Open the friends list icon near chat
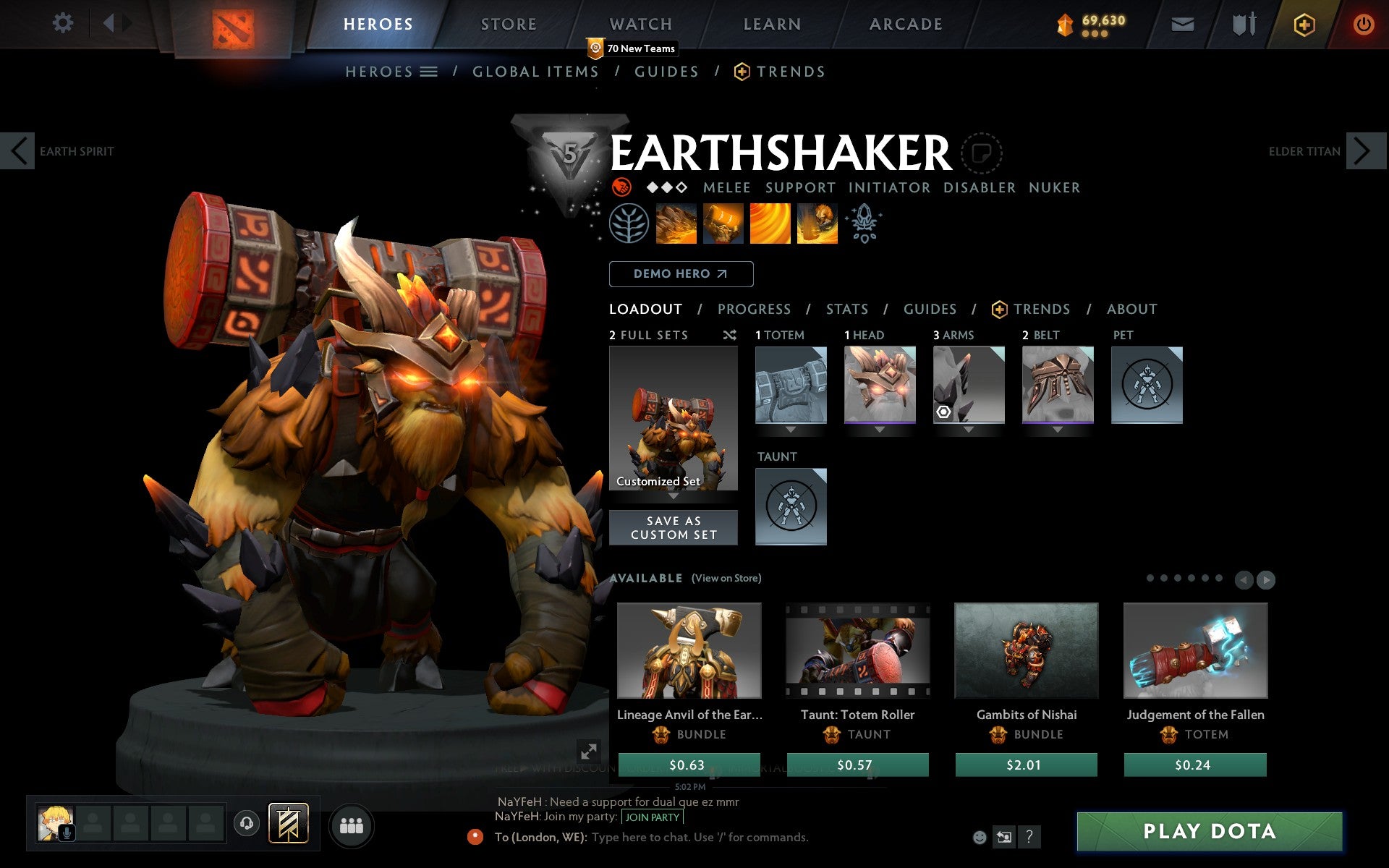The height and width of the screenshot is (868, 1389). [x=352, y=825]
